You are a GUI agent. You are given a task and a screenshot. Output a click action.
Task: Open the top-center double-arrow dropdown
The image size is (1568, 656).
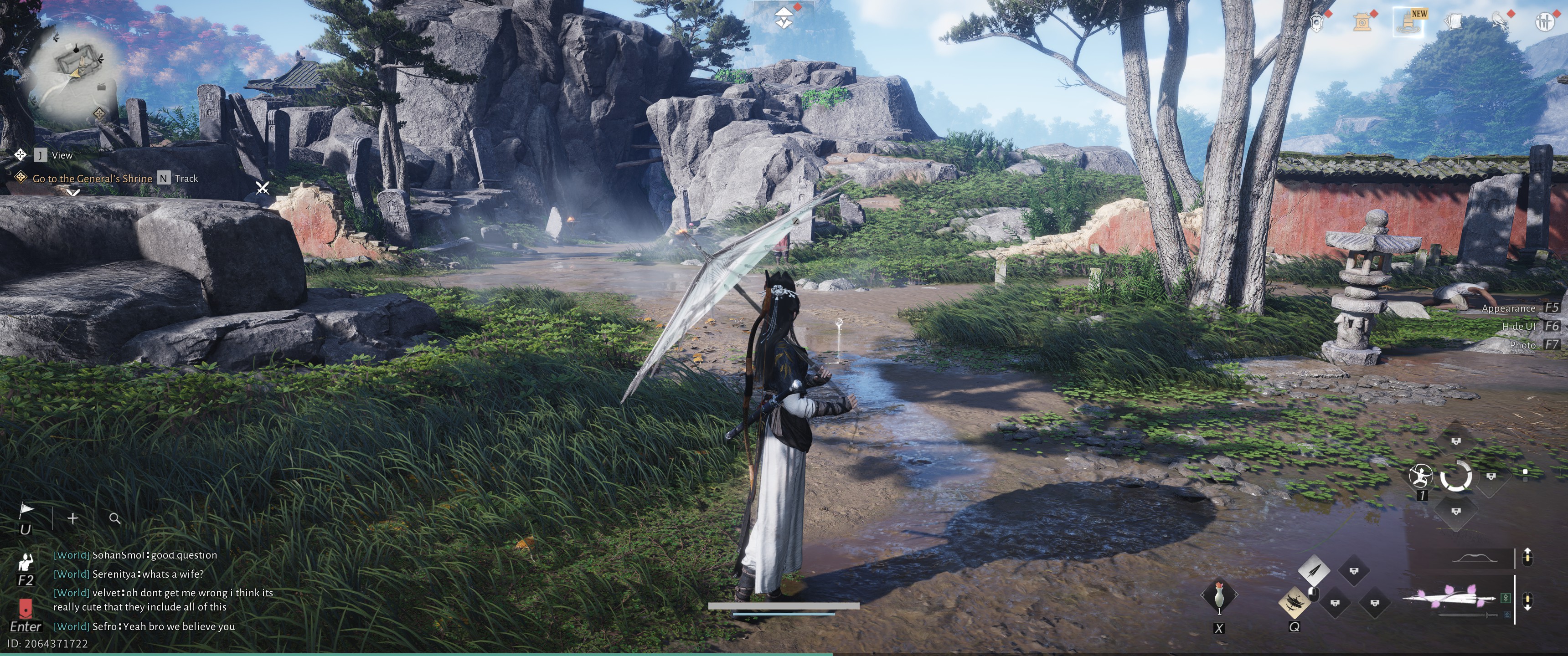tap(784, 19)
